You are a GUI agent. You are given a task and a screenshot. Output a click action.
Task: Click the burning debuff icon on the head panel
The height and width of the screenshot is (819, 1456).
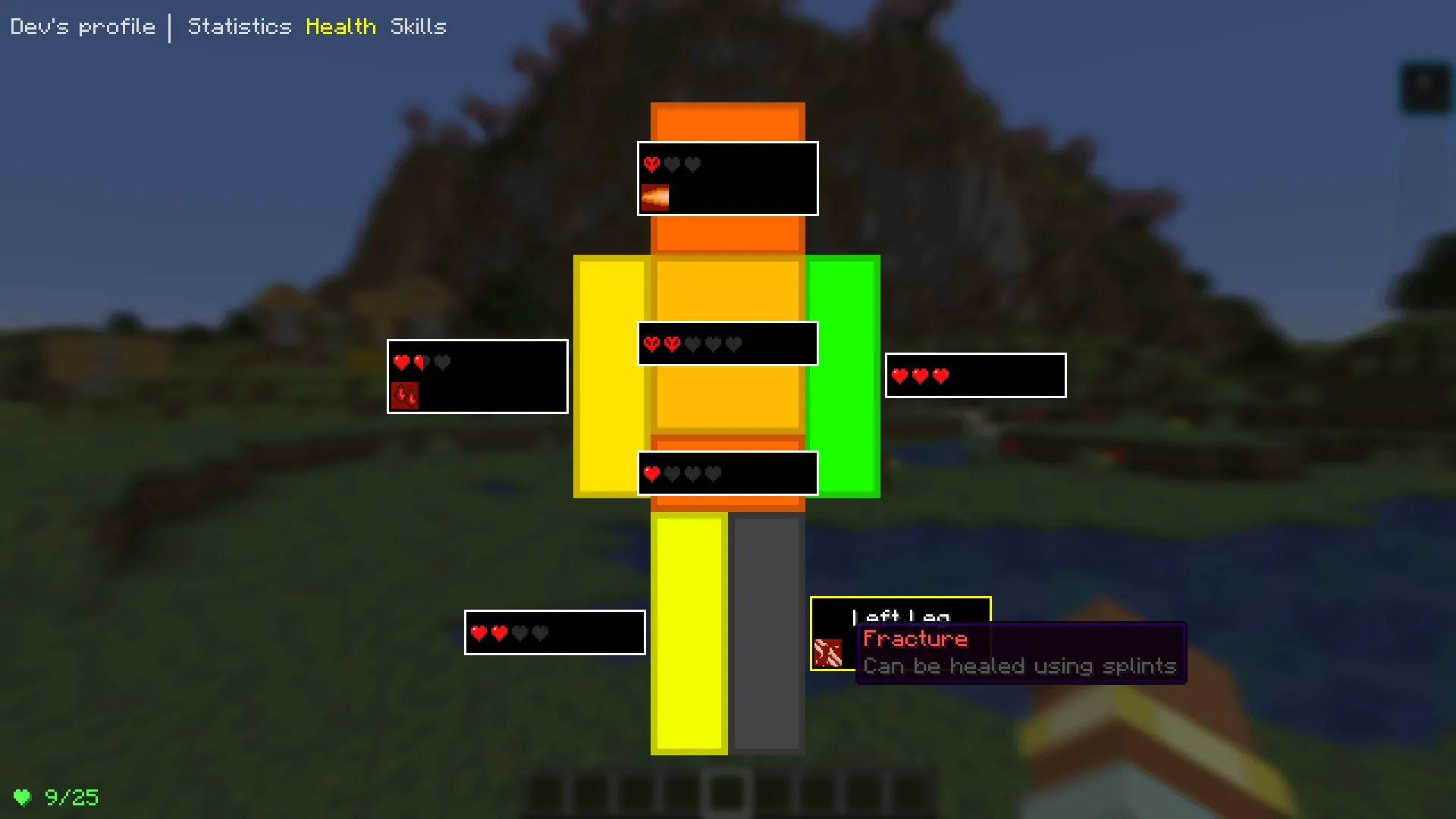pos(657,197)
